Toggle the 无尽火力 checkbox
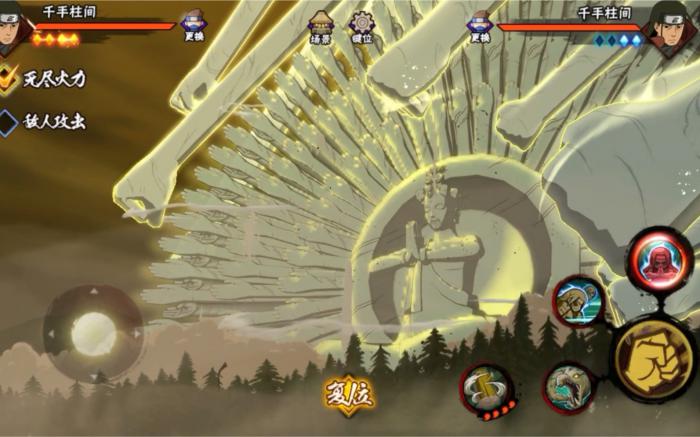The image size is (700, 437). [9, 79]
